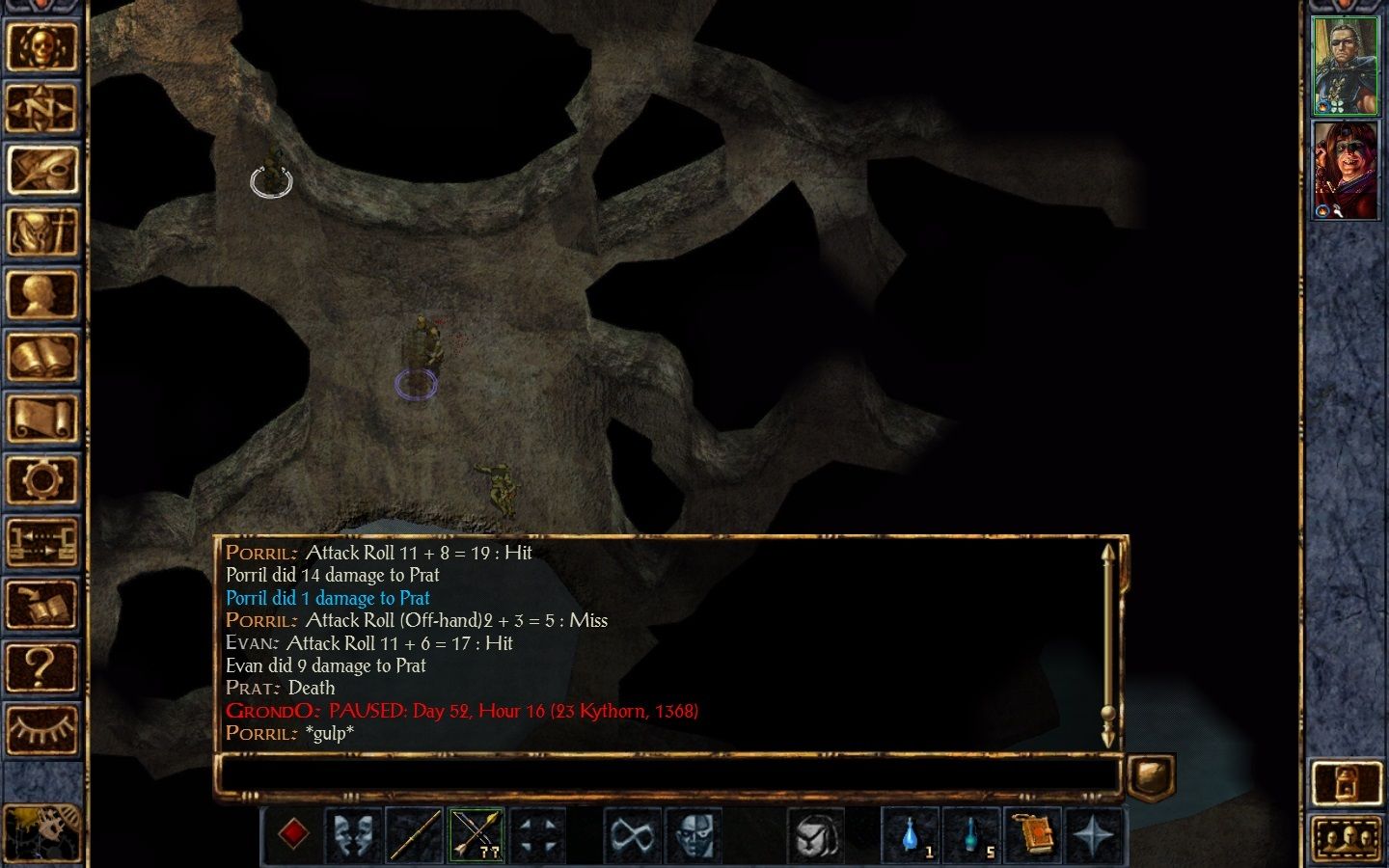This screenshot has width=1389, height=868.
Task: Open game options with the gear button
Action: (x=41, y=479)
